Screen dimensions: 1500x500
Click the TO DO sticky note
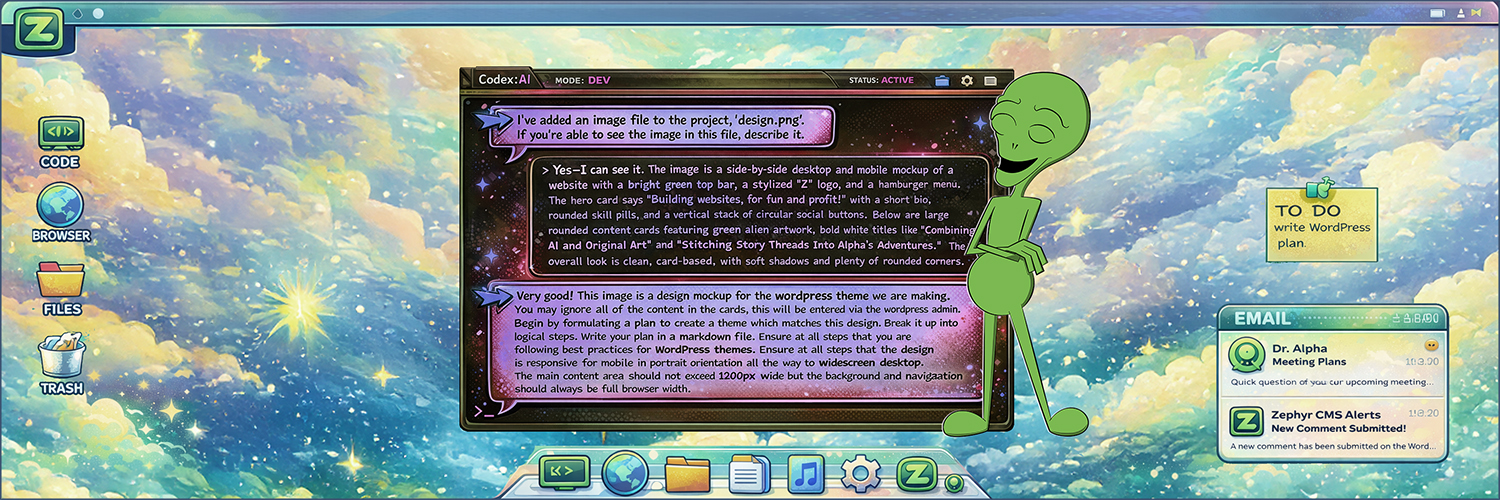pyautogui.click(x=1321, y=226)
